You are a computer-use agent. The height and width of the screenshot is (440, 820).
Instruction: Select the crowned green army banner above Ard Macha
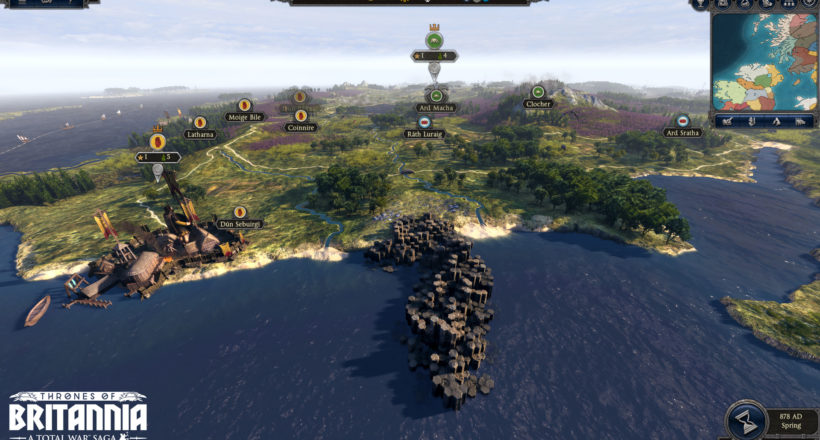point(434,41)
